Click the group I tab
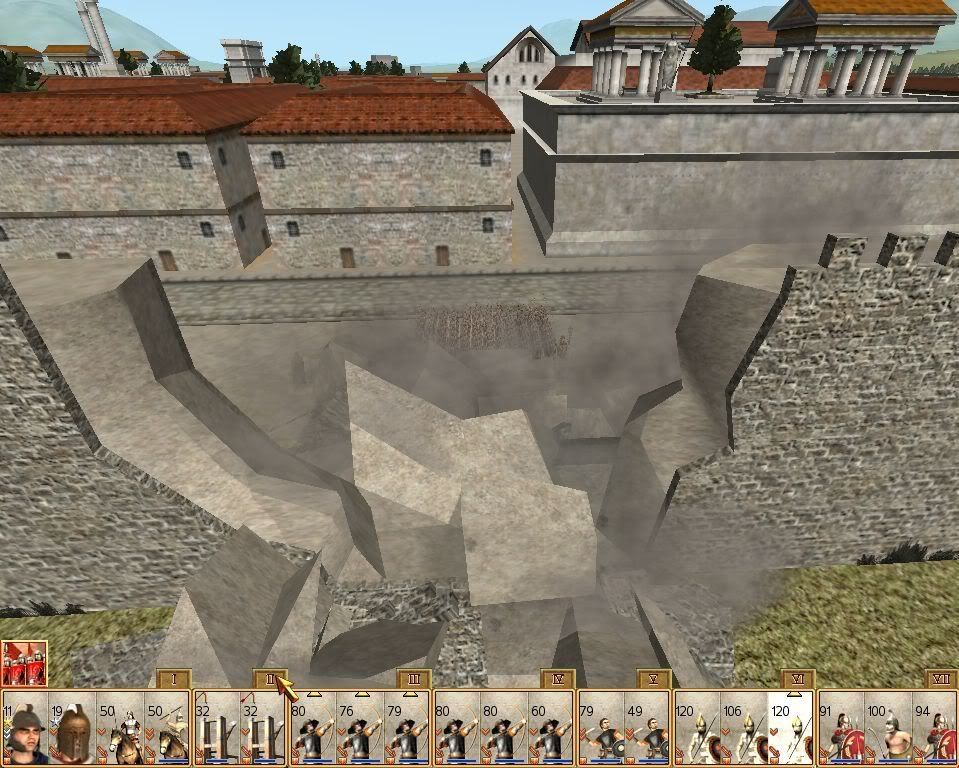The image size is (959, 768). tap(173, 679)
